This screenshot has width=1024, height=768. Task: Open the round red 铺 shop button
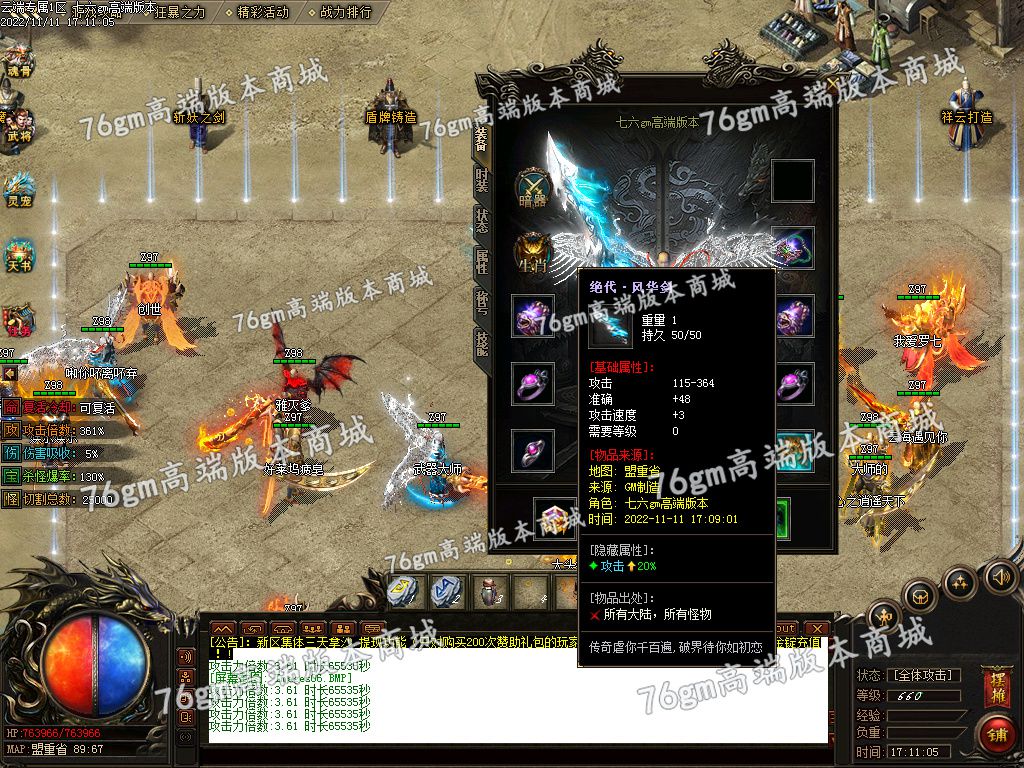tap(996, 733)
